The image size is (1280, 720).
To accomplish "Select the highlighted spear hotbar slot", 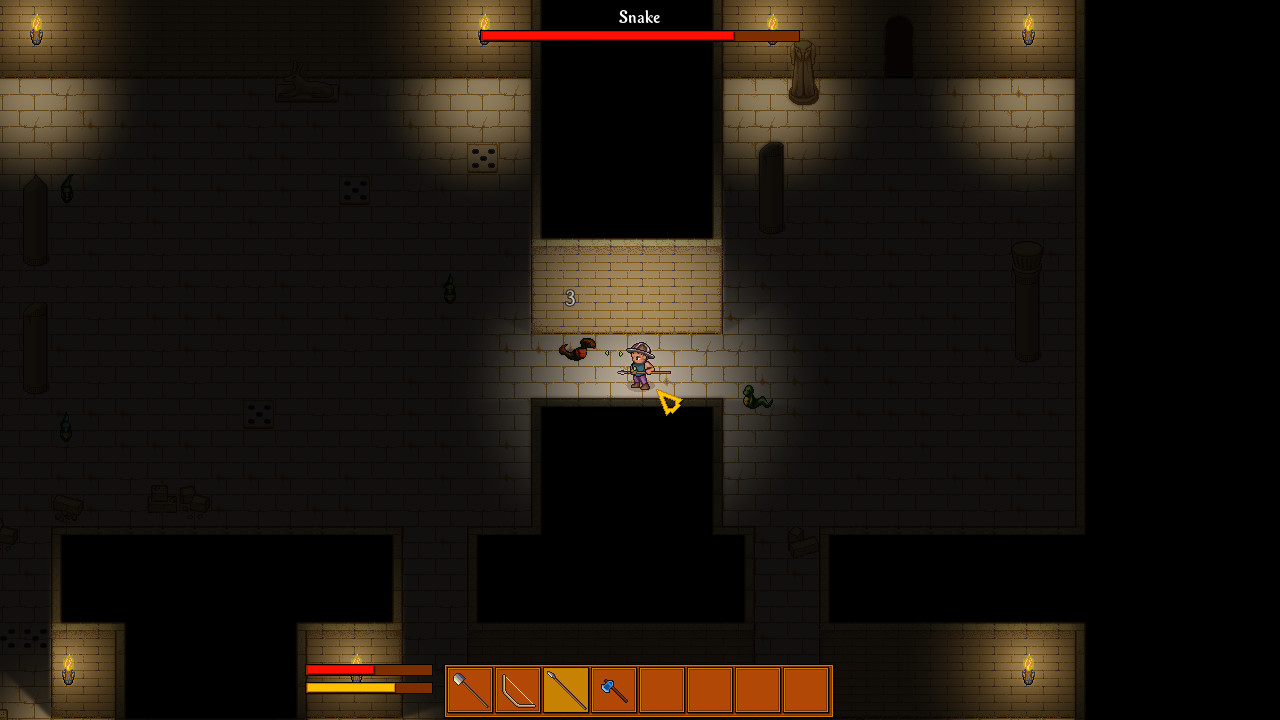I will click(565, 690).
